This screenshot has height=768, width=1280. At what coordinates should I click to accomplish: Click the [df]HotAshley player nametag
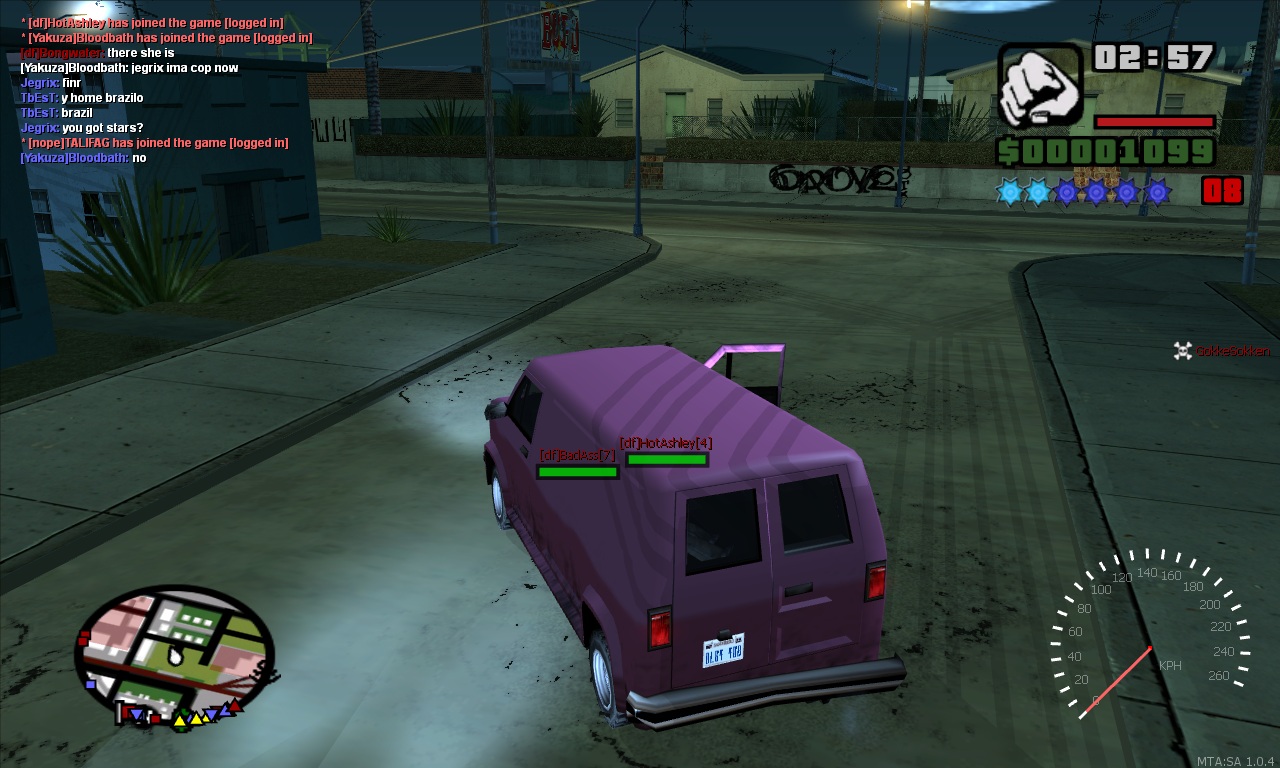(665, 443)
